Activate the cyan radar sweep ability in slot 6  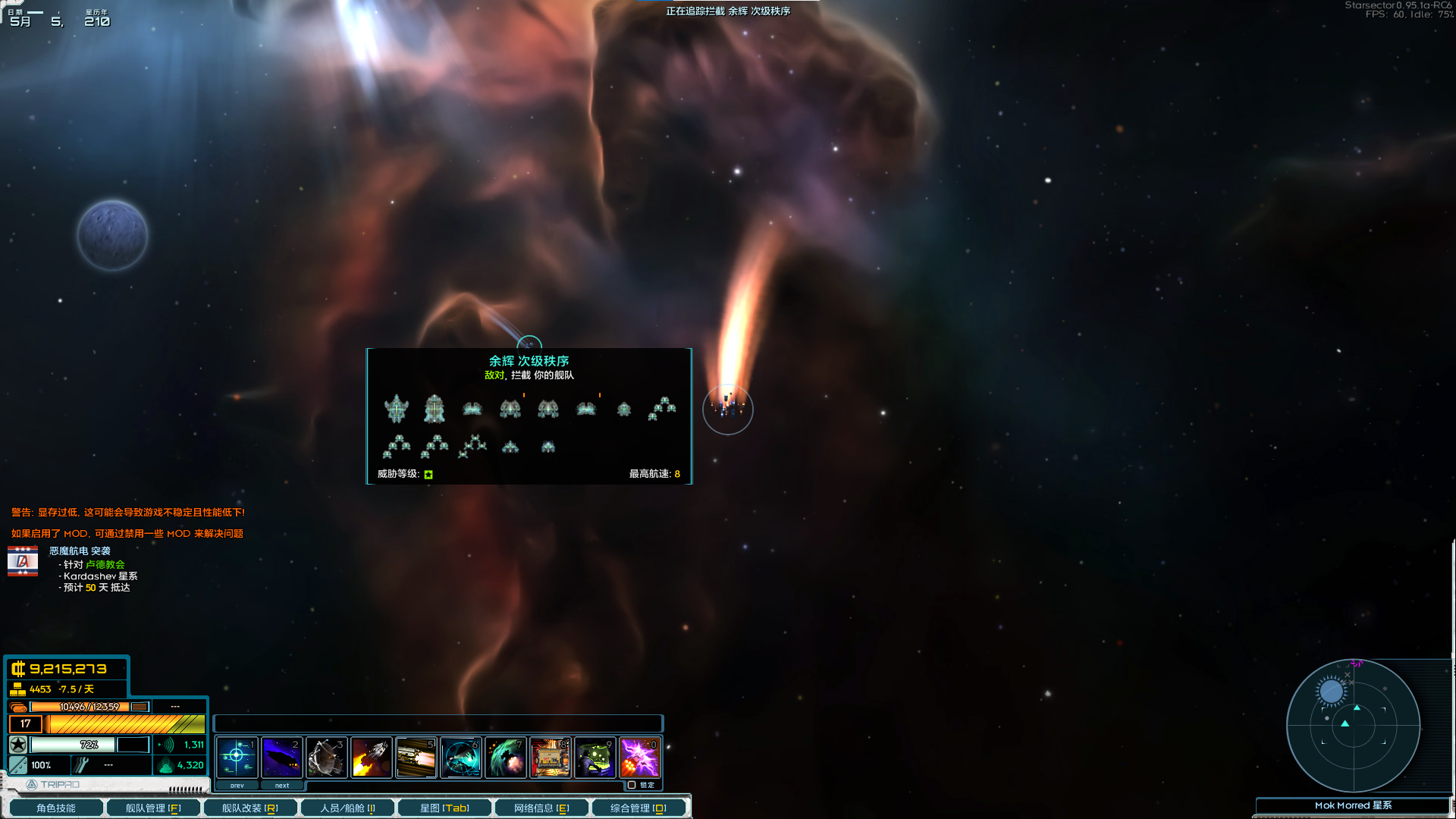461,757
